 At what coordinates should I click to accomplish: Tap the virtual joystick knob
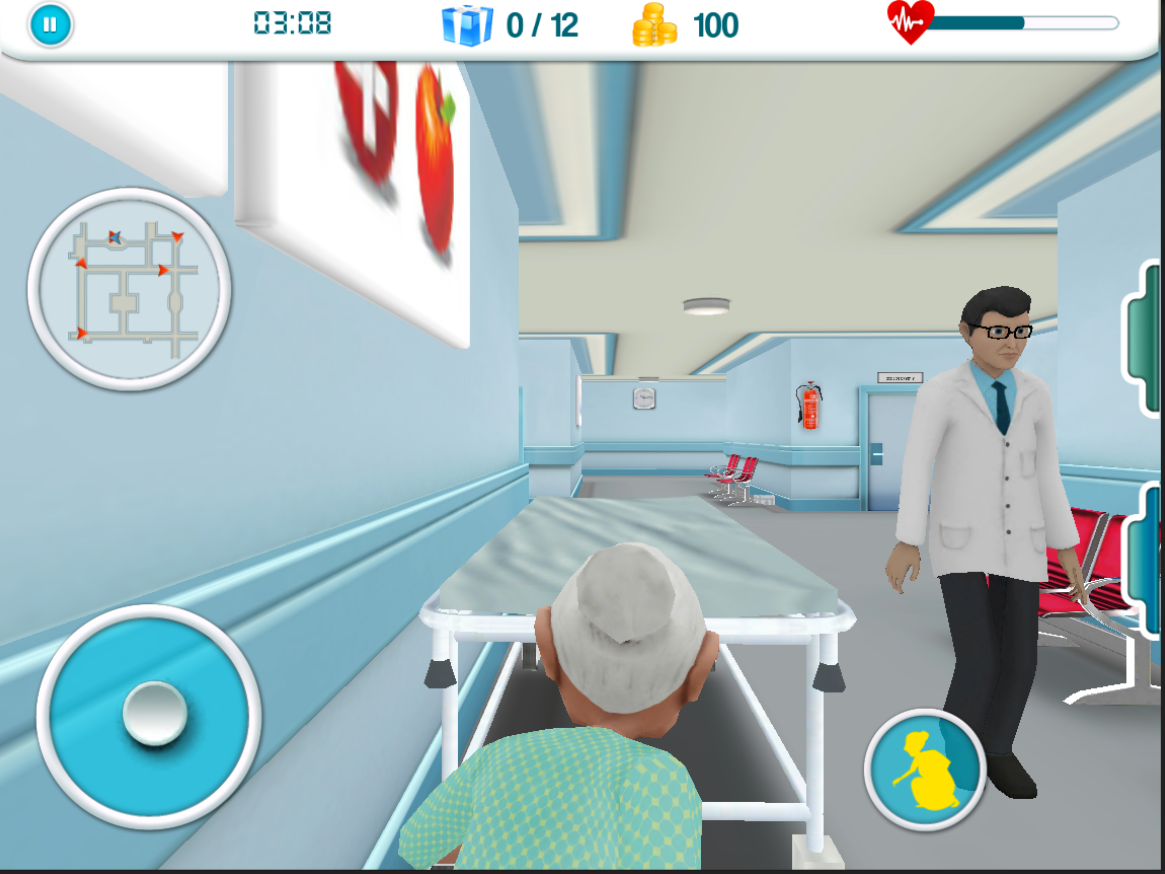point(154,715)
